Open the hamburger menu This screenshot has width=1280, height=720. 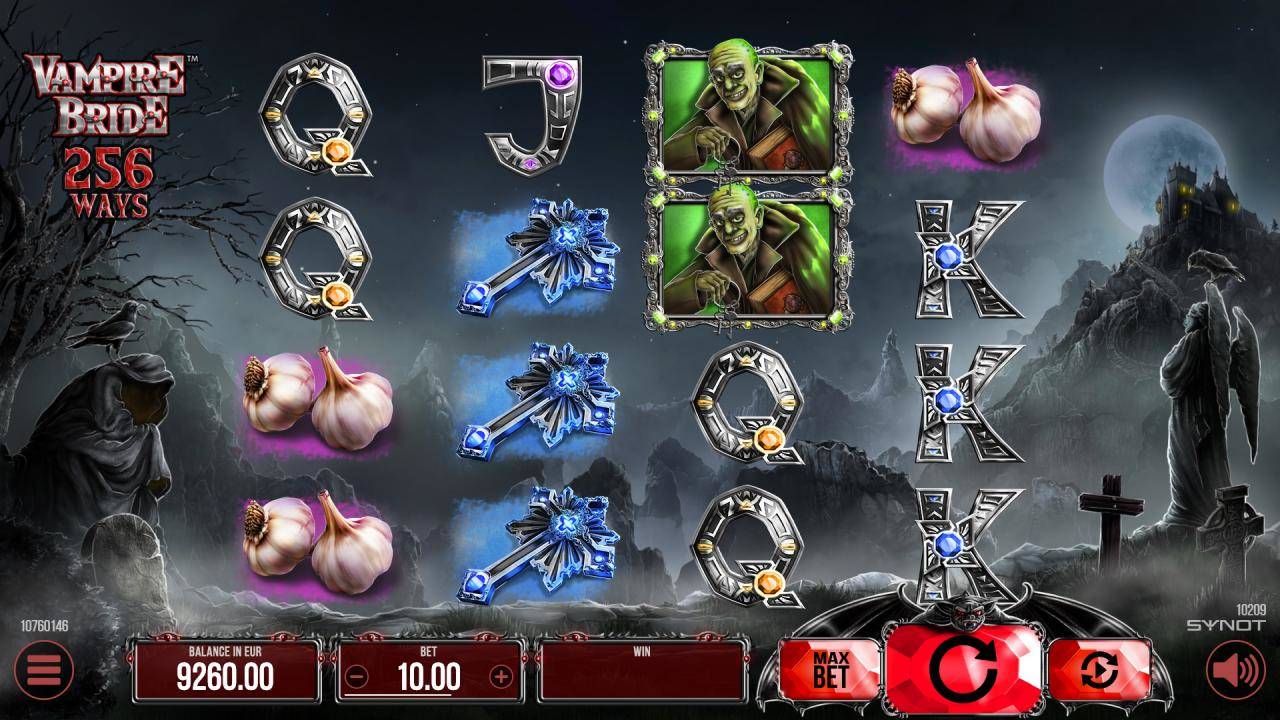point(42,670)
